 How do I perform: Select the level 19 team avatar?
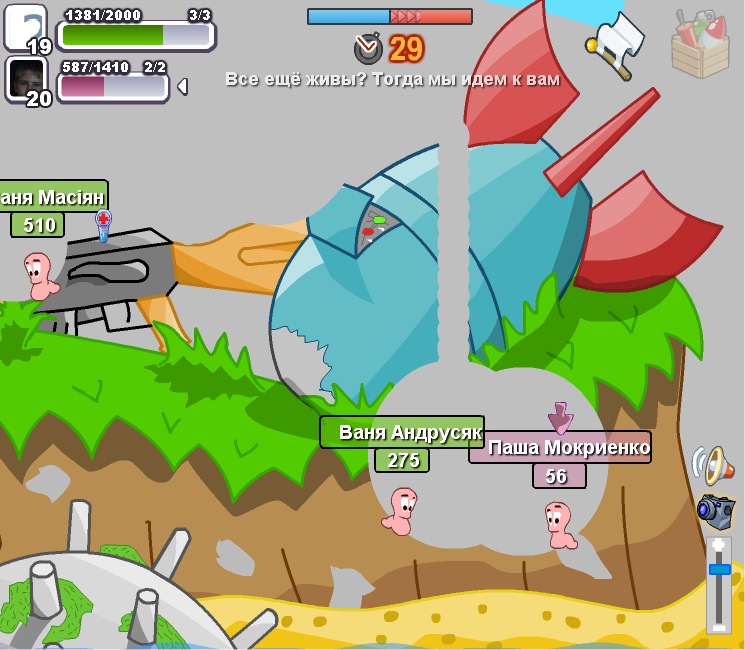pos(24,27)
